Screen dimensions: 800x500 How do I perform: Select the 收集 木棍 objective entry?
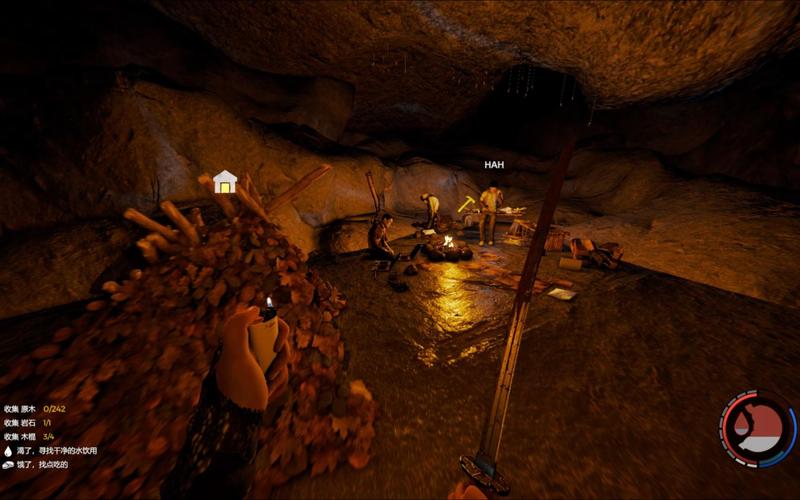[x=27, y=437]
